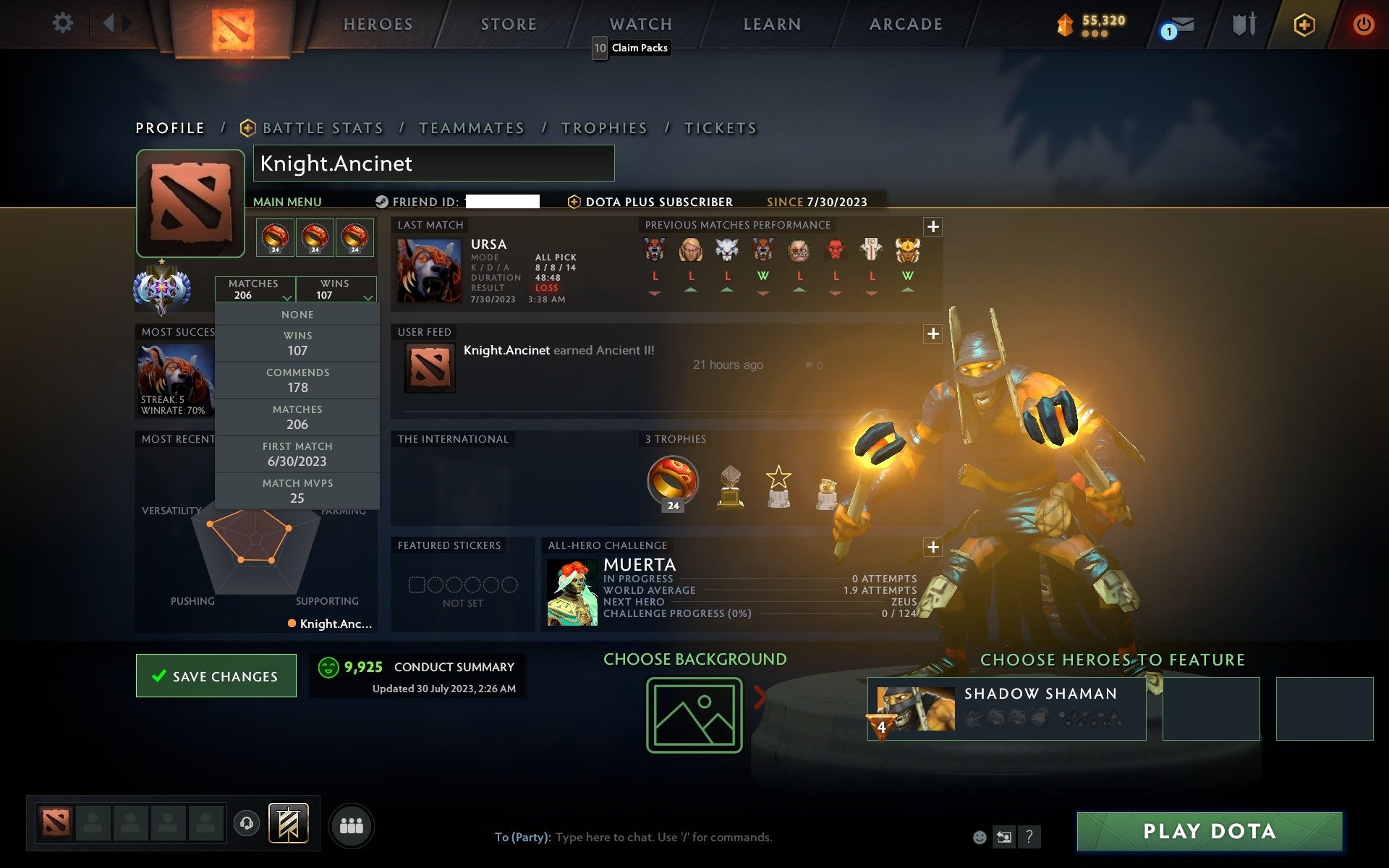
Task: Click the Save Changes button
Action: pos(216,675)
